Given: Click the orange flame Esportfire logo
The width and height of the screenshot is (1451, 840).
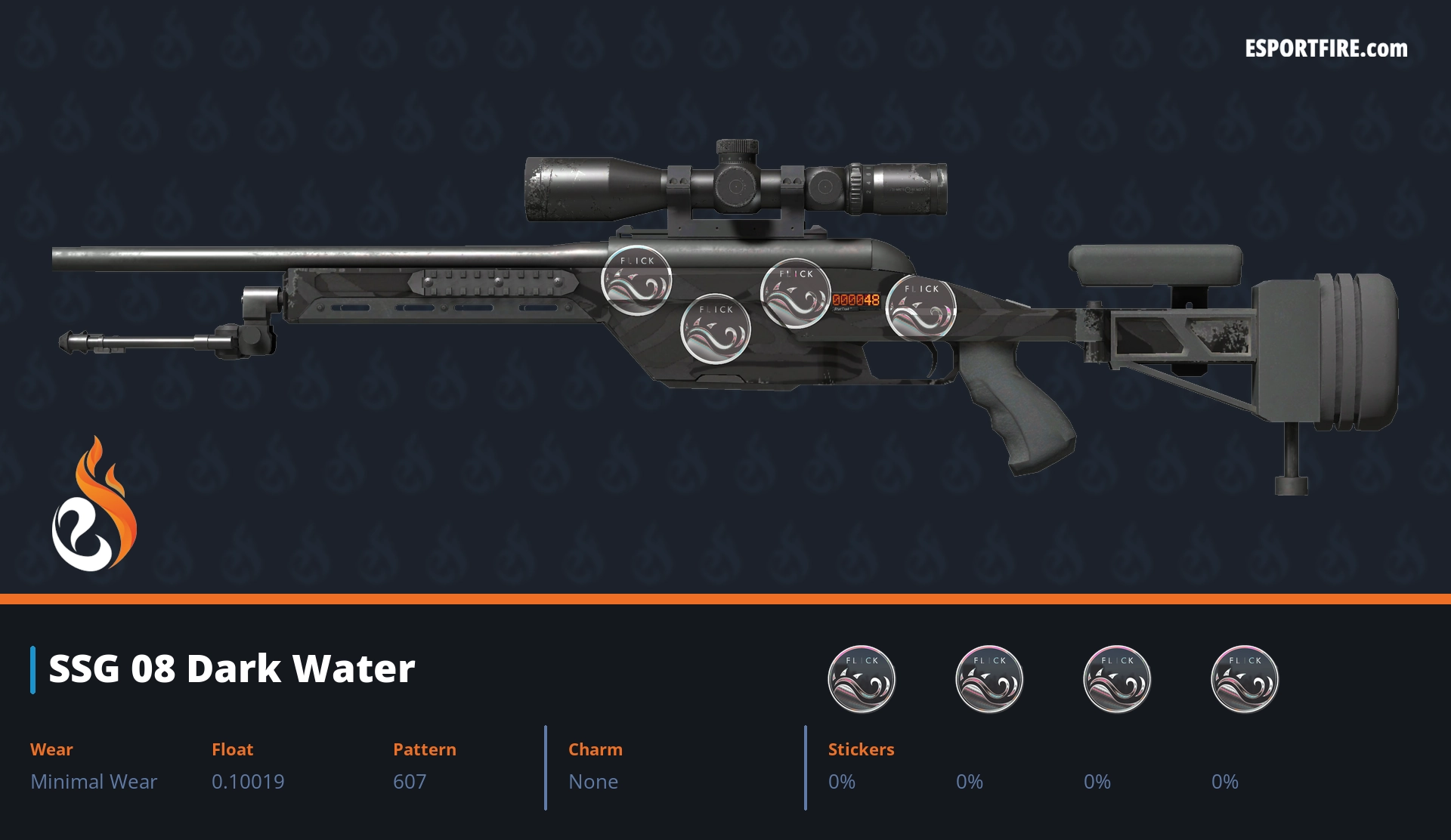Looking at the screenshot, I should coord(94,505).
